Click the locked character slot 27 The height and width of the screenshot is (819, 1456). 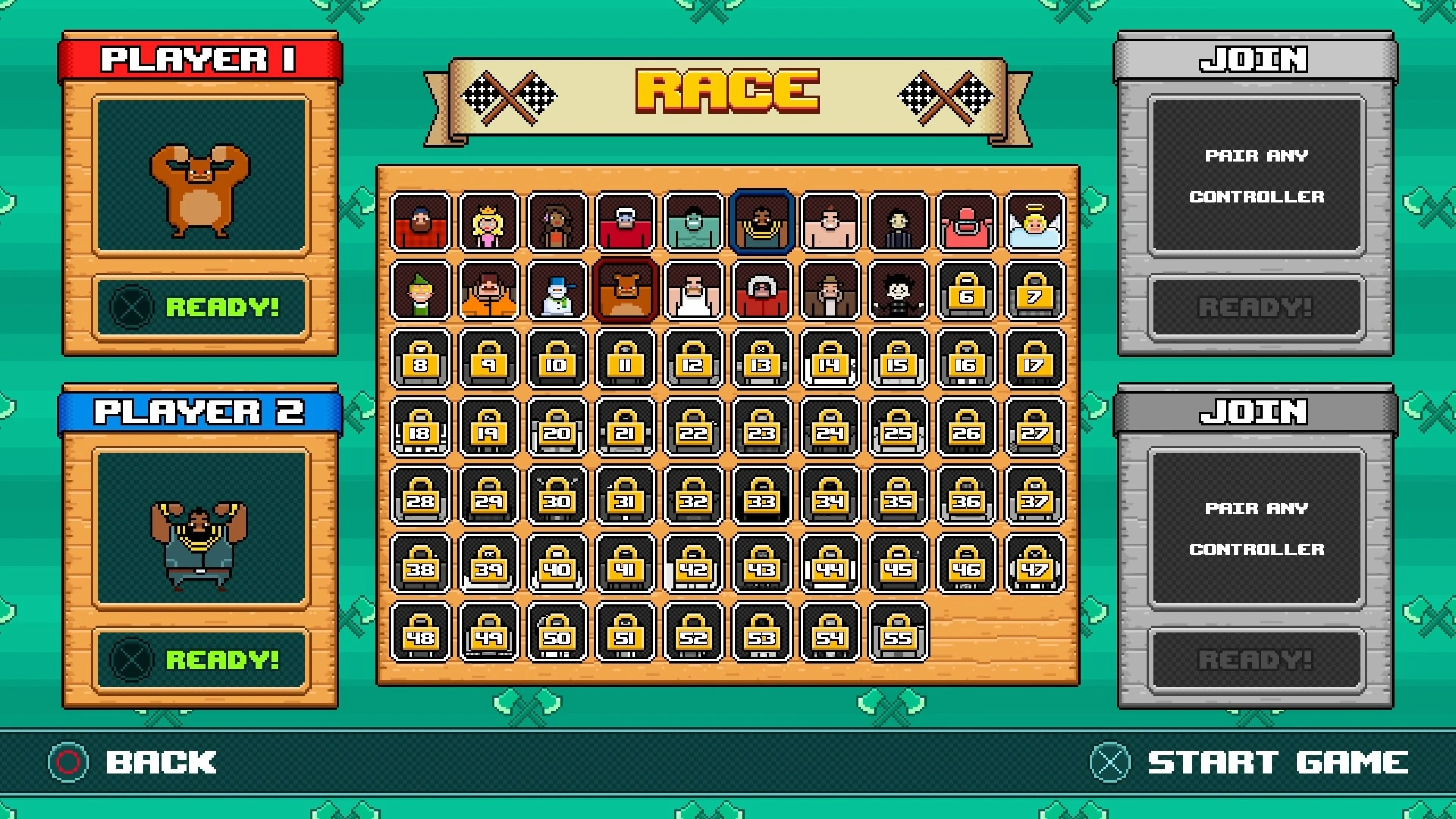[1035, 427]
